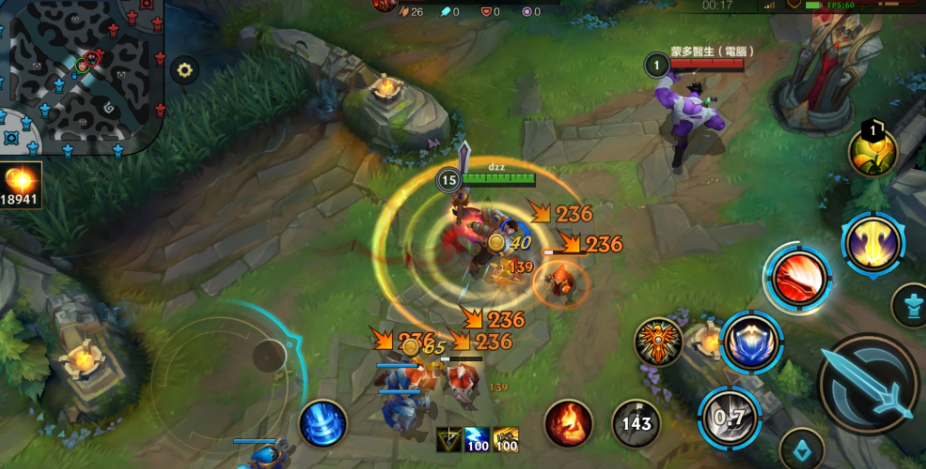Tap the summoner spell showing 143 cooldown
The width and height of the screenshot is (926, 469).
[636, 424]
